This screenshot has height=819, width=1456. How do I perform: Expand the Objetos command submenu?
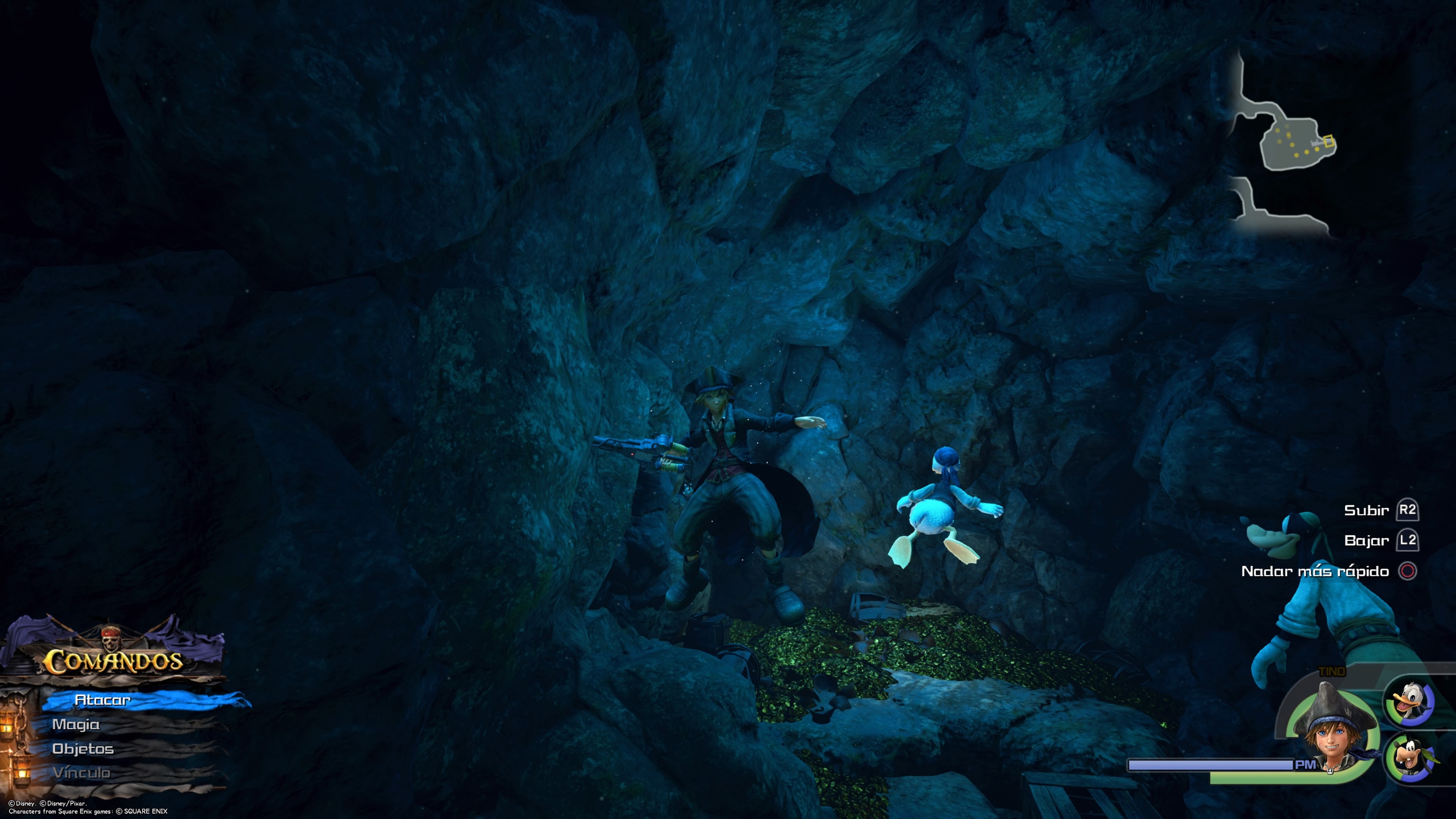pos(84,749)
